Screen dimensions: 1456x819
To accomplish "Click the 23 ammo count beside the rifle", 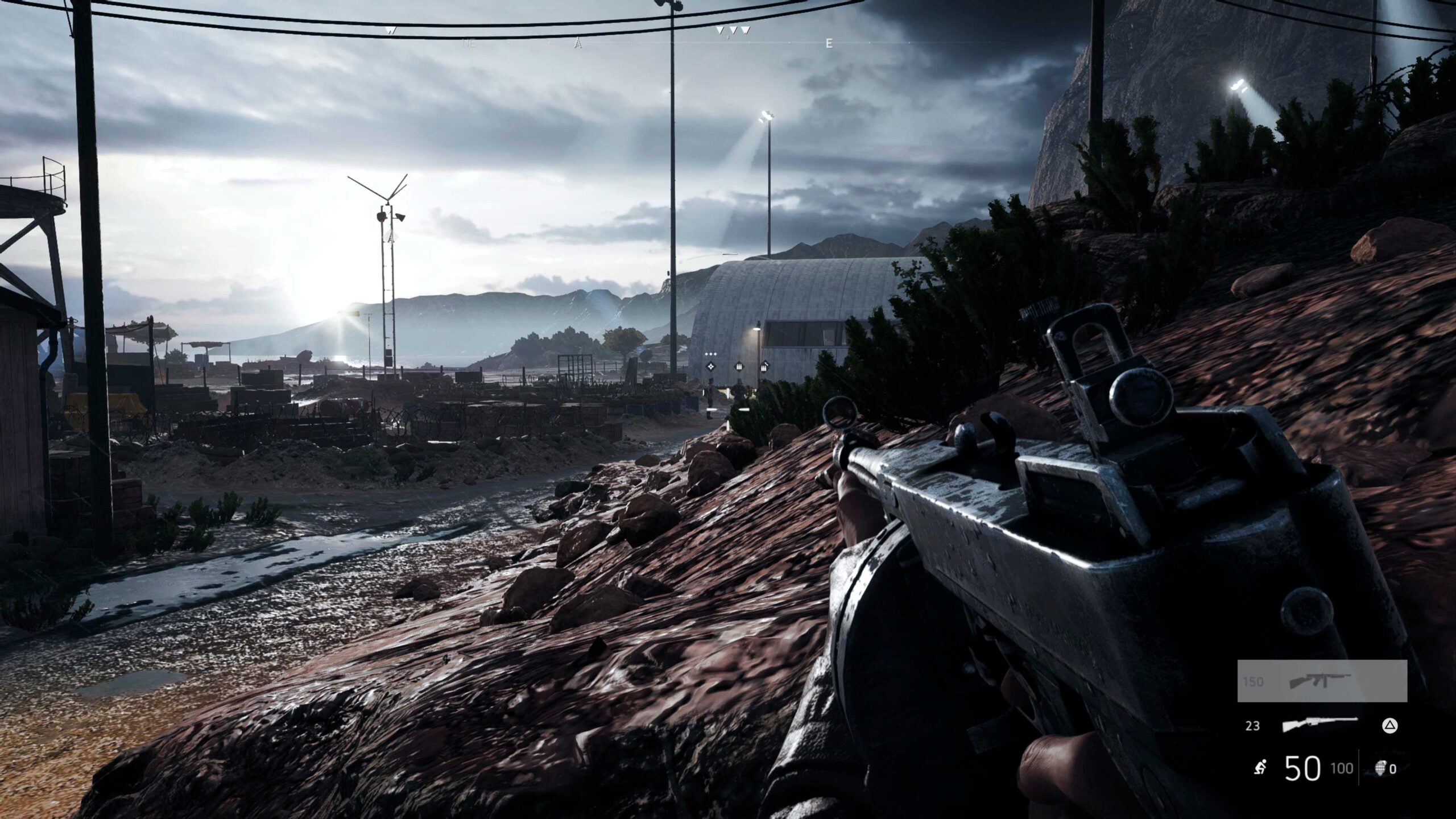I will point(1252,727).
